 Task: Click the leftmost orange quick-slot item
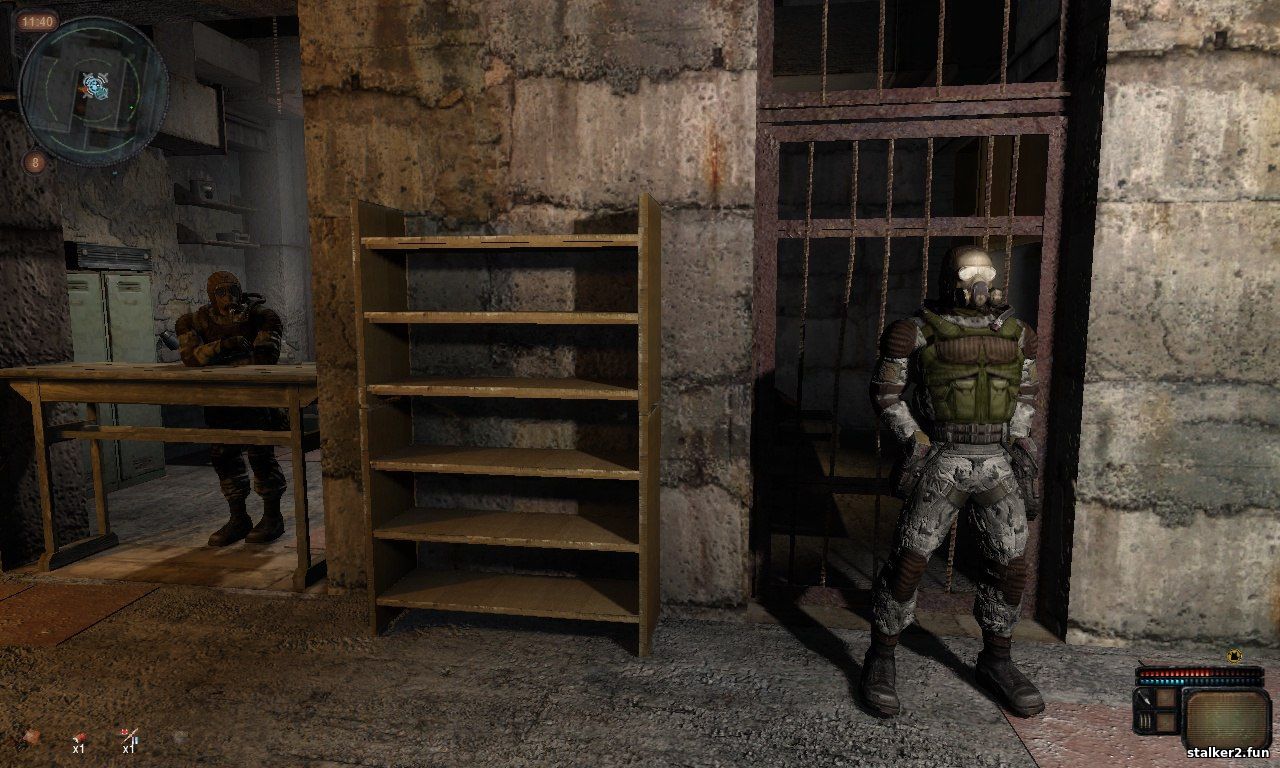[x=32, y=737]
